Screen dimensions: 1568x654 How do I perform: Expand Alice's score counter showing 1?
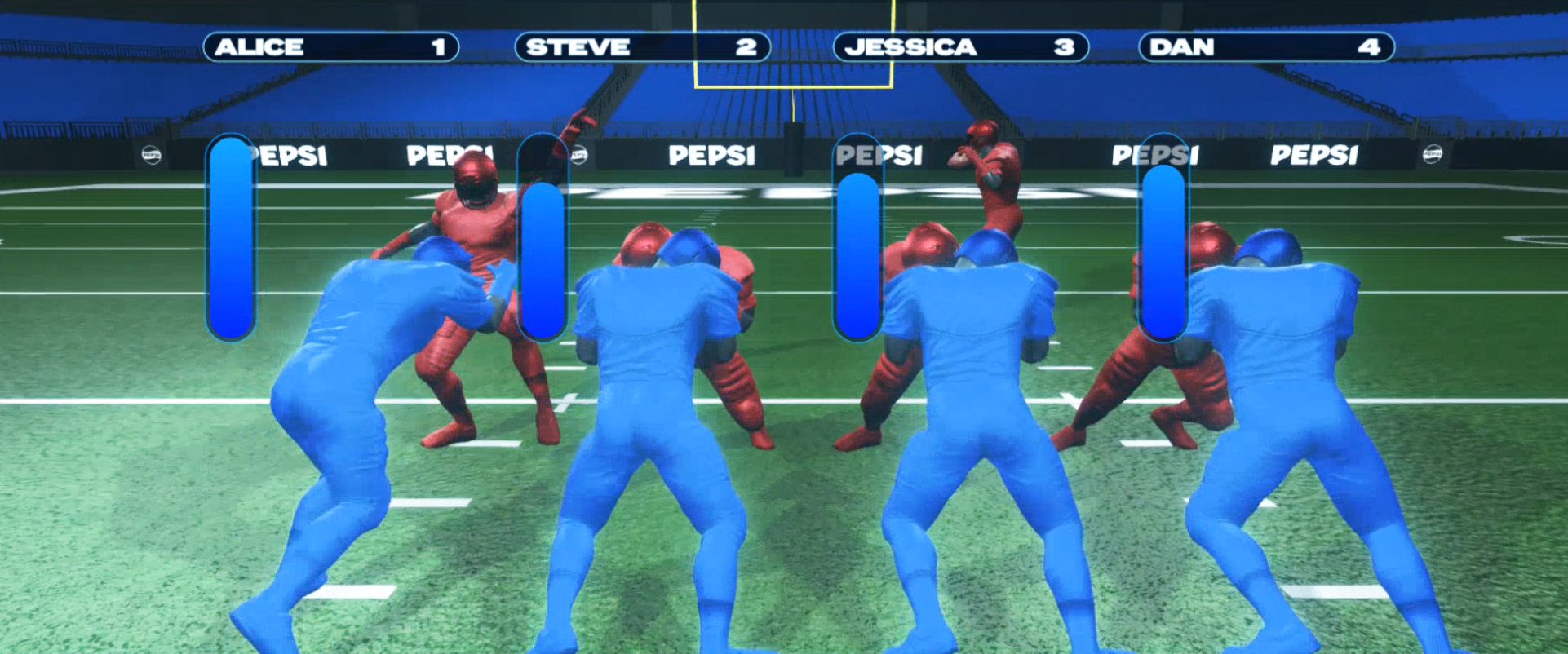pos(439,47)
